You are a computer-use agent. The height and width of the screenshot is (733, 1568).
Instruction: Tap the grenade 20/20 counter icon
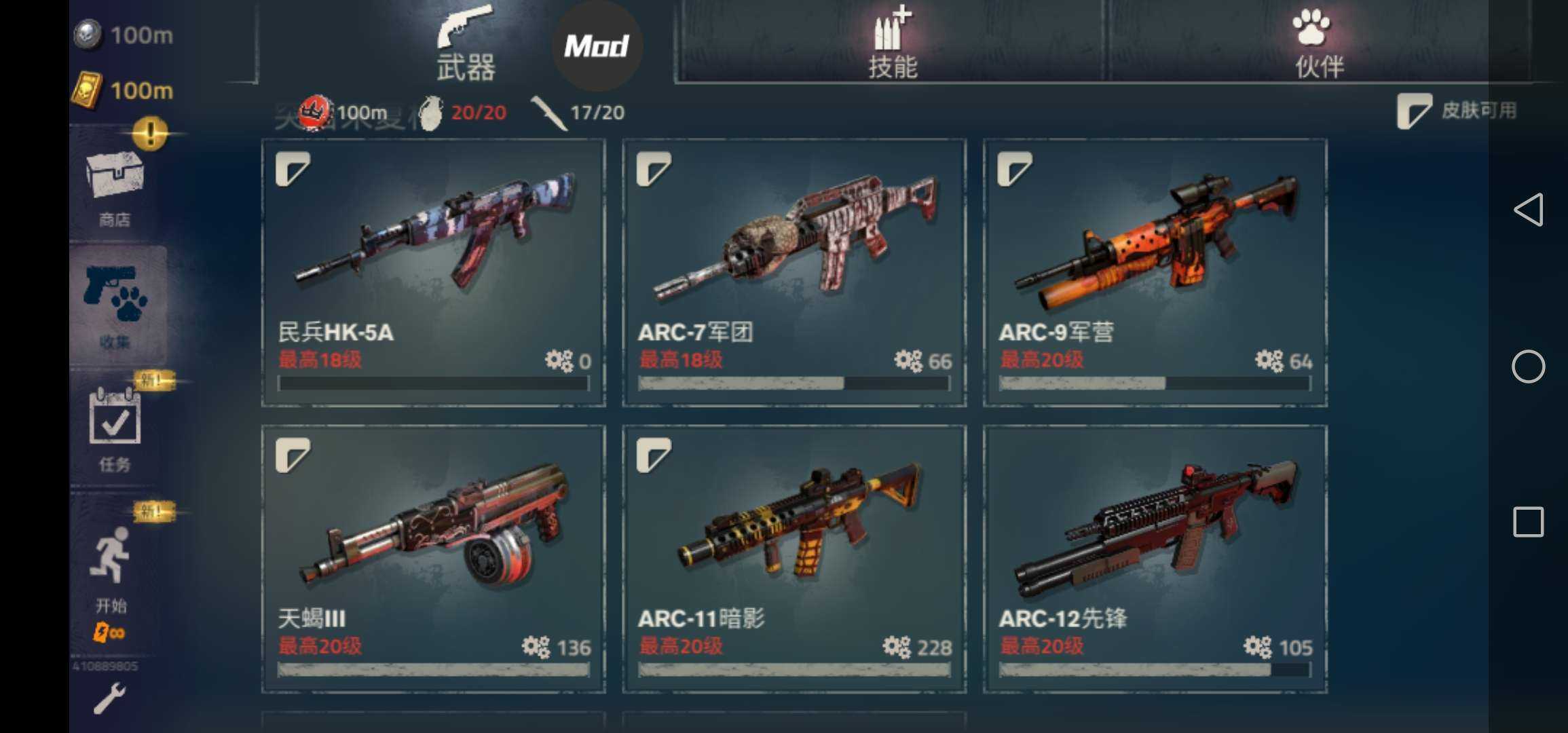tap(430, 113)
